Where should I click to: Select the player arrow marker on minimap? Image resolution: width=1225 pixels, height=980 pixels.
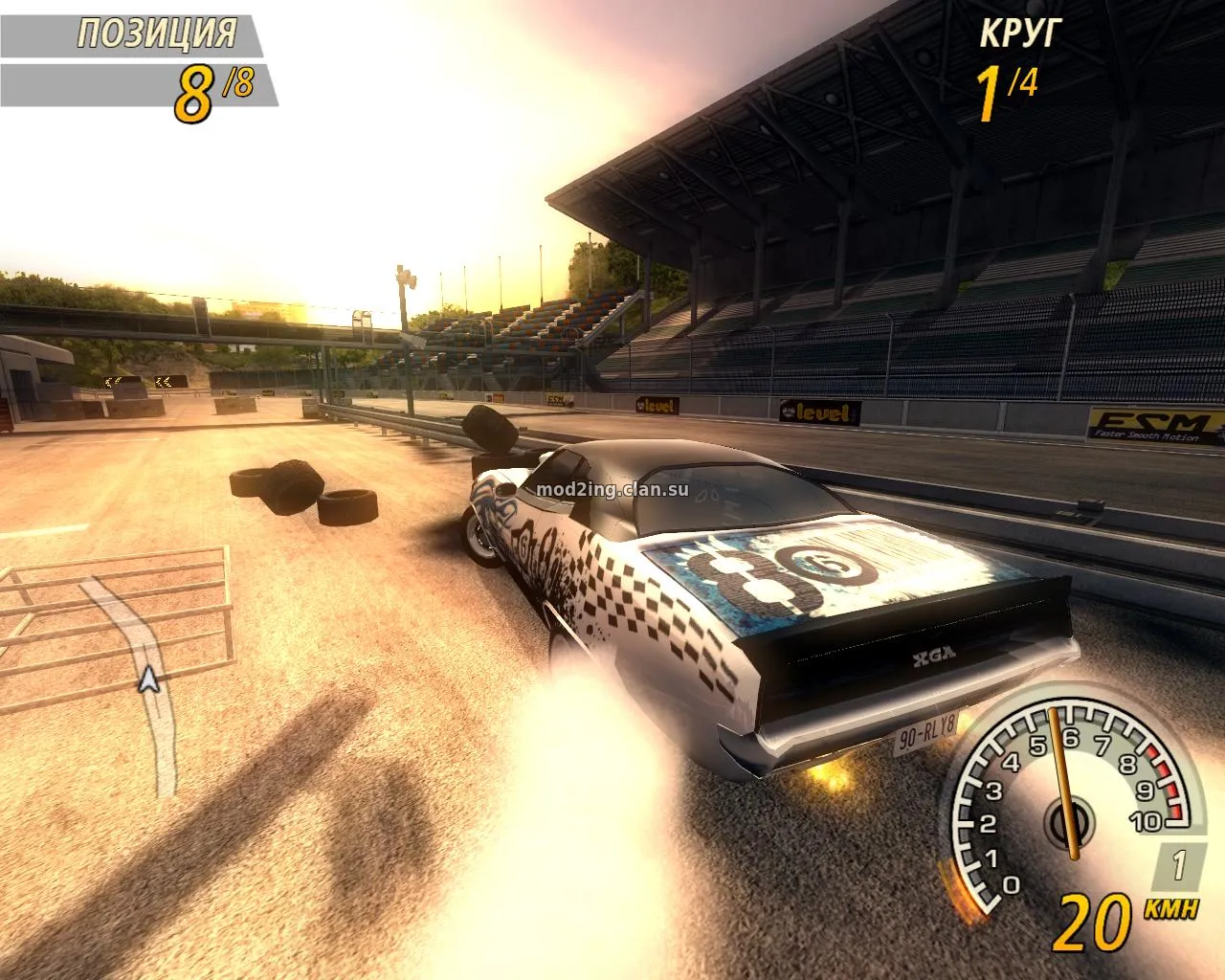click(x=147, y=679)
